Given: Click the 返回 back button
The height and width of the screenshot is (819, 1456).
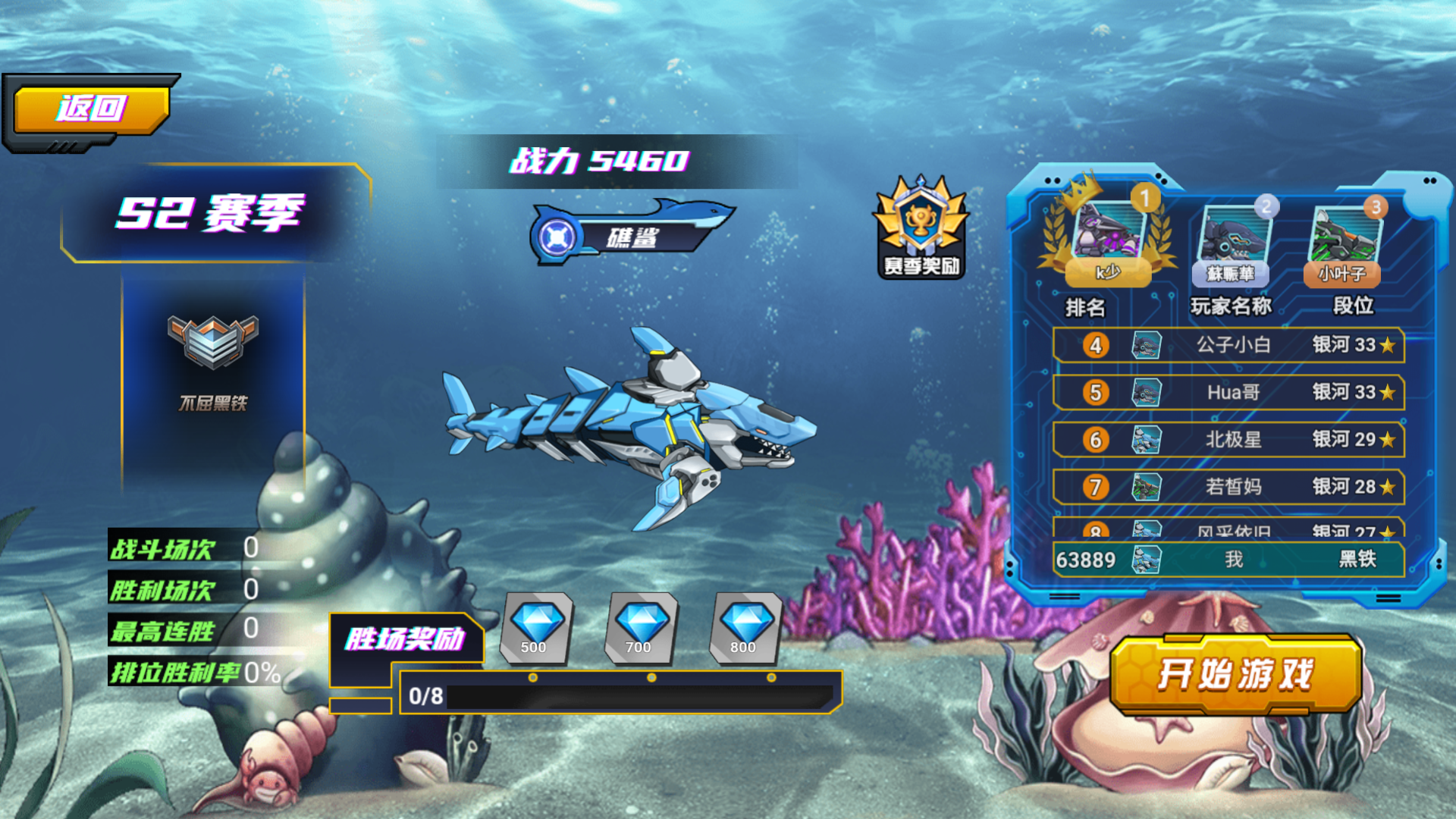Looking at the screenshot, I should 91,109.
